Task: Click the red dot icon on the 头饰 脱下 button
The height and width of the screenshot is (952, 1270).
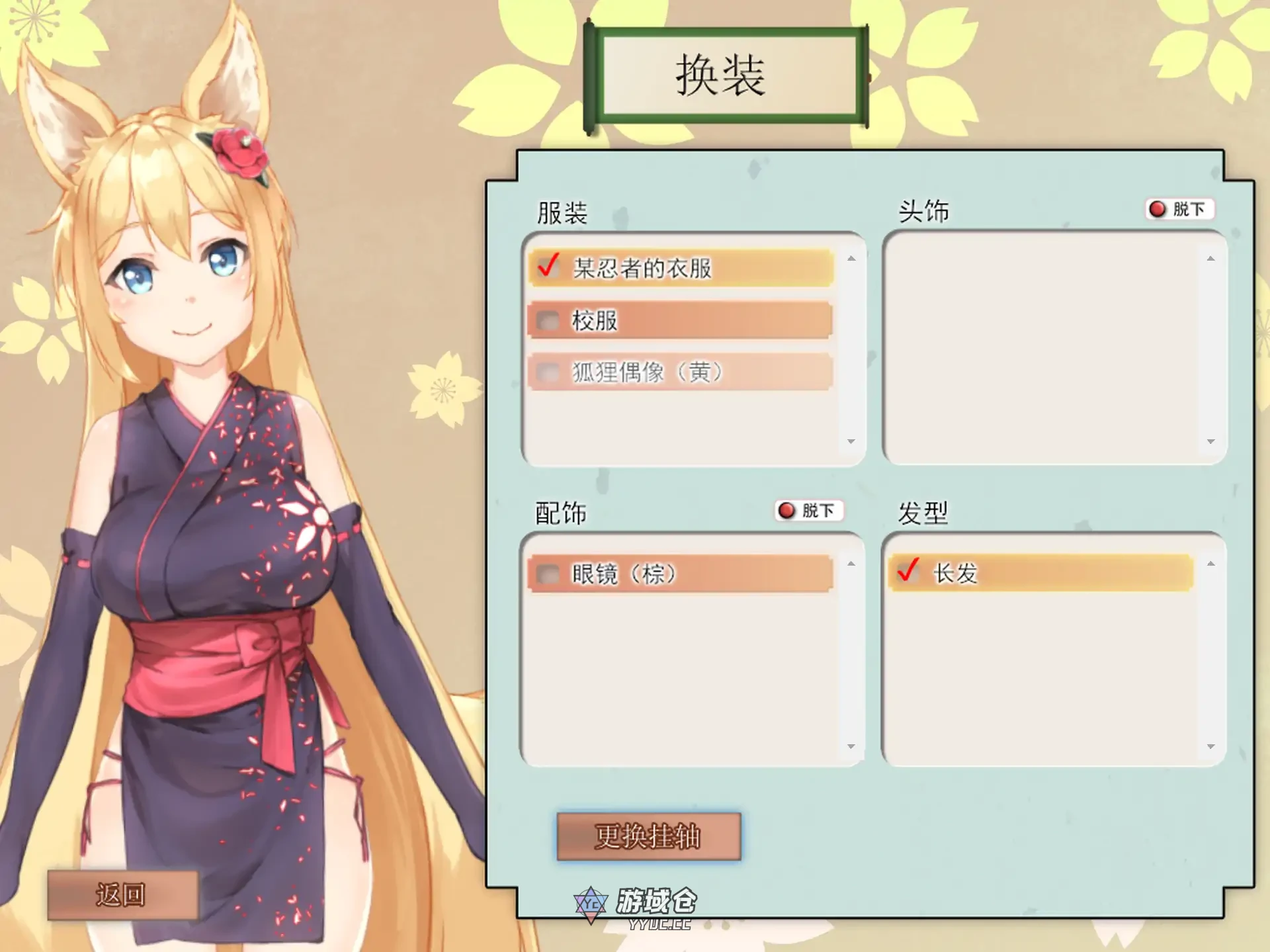Action: pyautogui.click(x=1156, y=210)
